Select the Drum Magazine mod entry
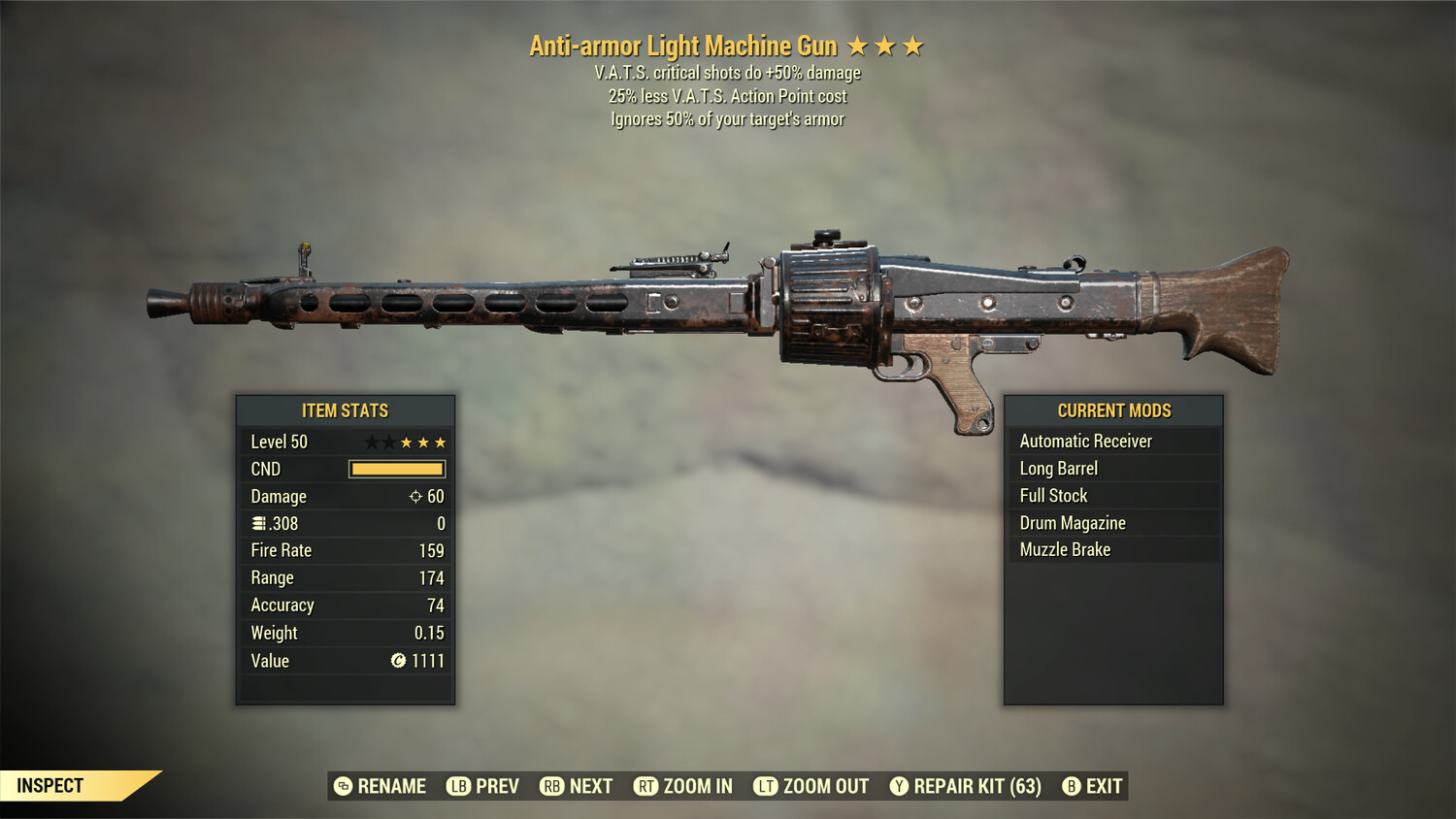The image size is (1456, 819). (1072, 522)
